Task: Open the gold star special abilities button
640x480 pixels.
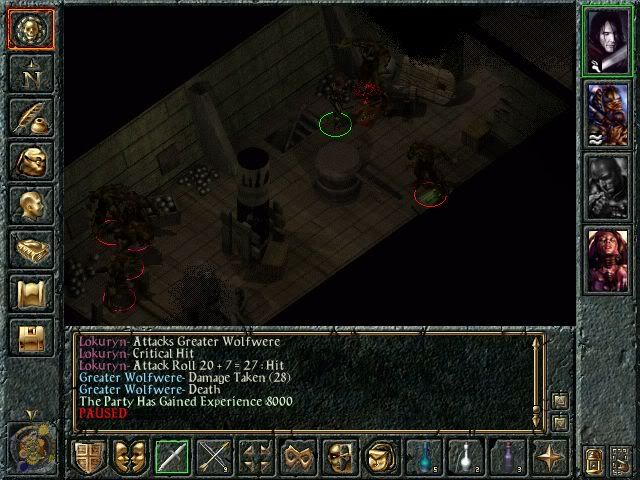Action: (x=550, y=457)
